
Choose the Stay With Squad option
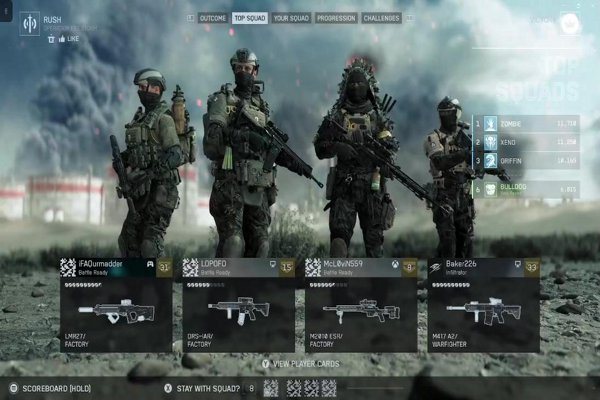click(x=205, y=387)
